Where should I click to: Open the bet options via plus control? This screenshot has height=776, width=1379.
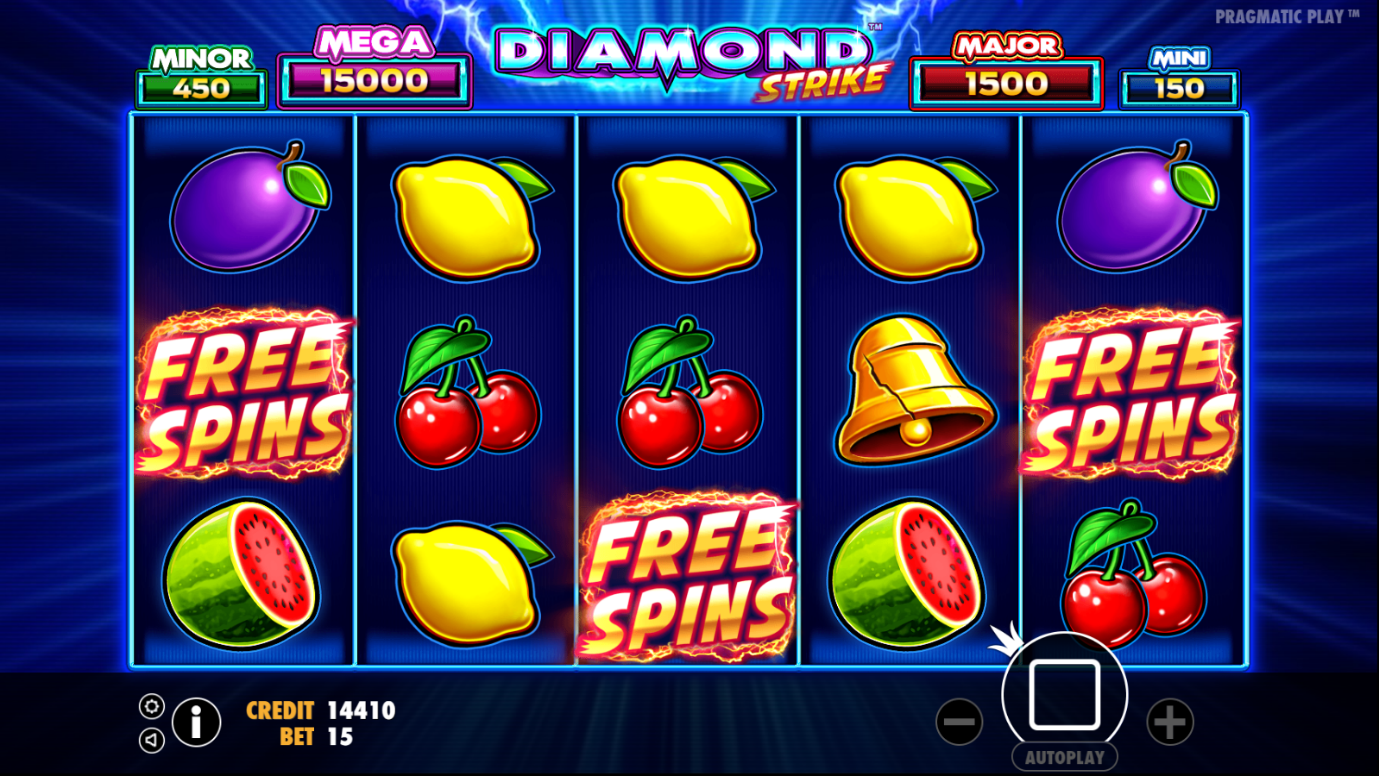tap(1168, 720)
